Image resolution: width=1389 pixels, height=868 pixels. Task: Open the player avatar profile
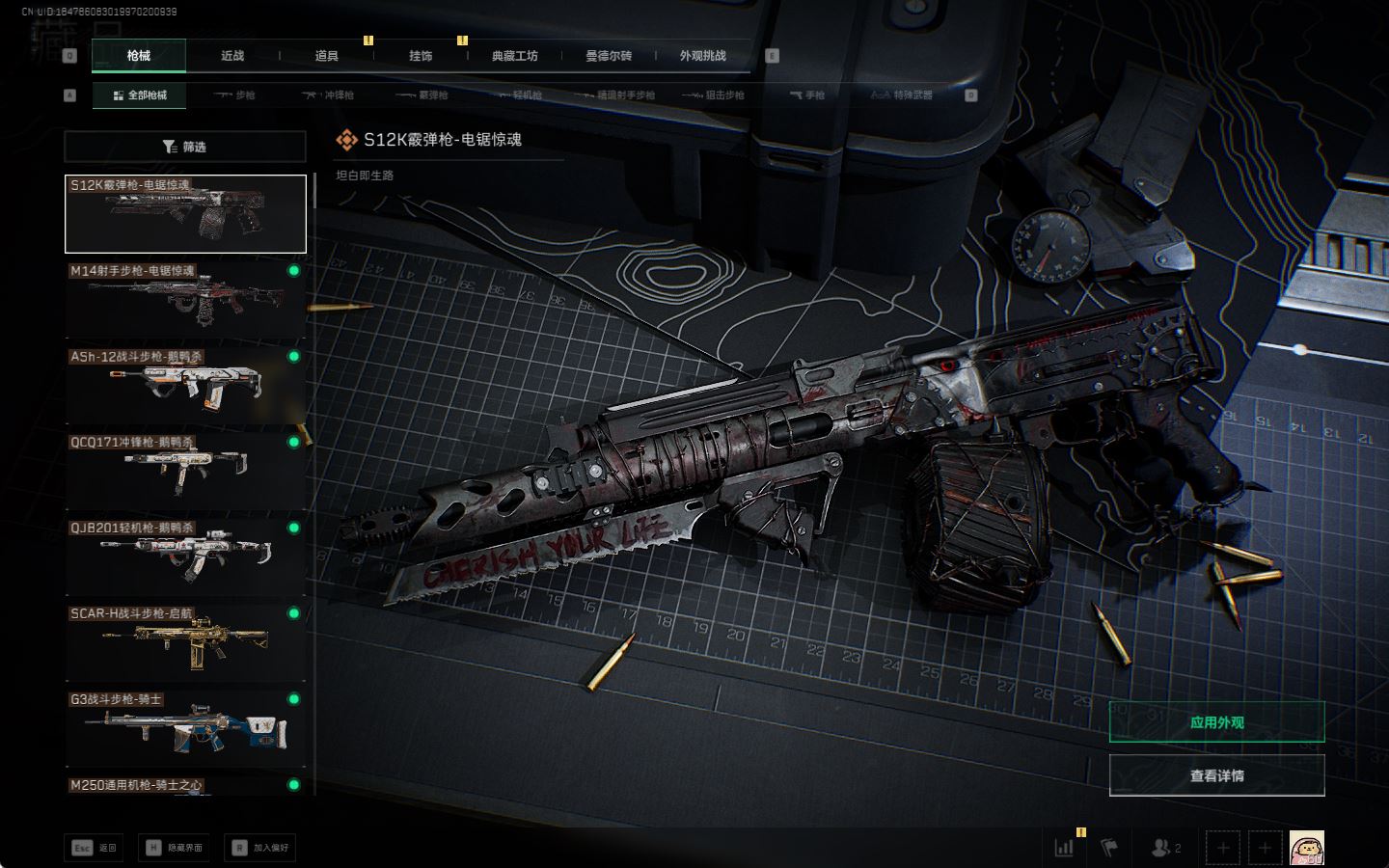(1306, 848)
